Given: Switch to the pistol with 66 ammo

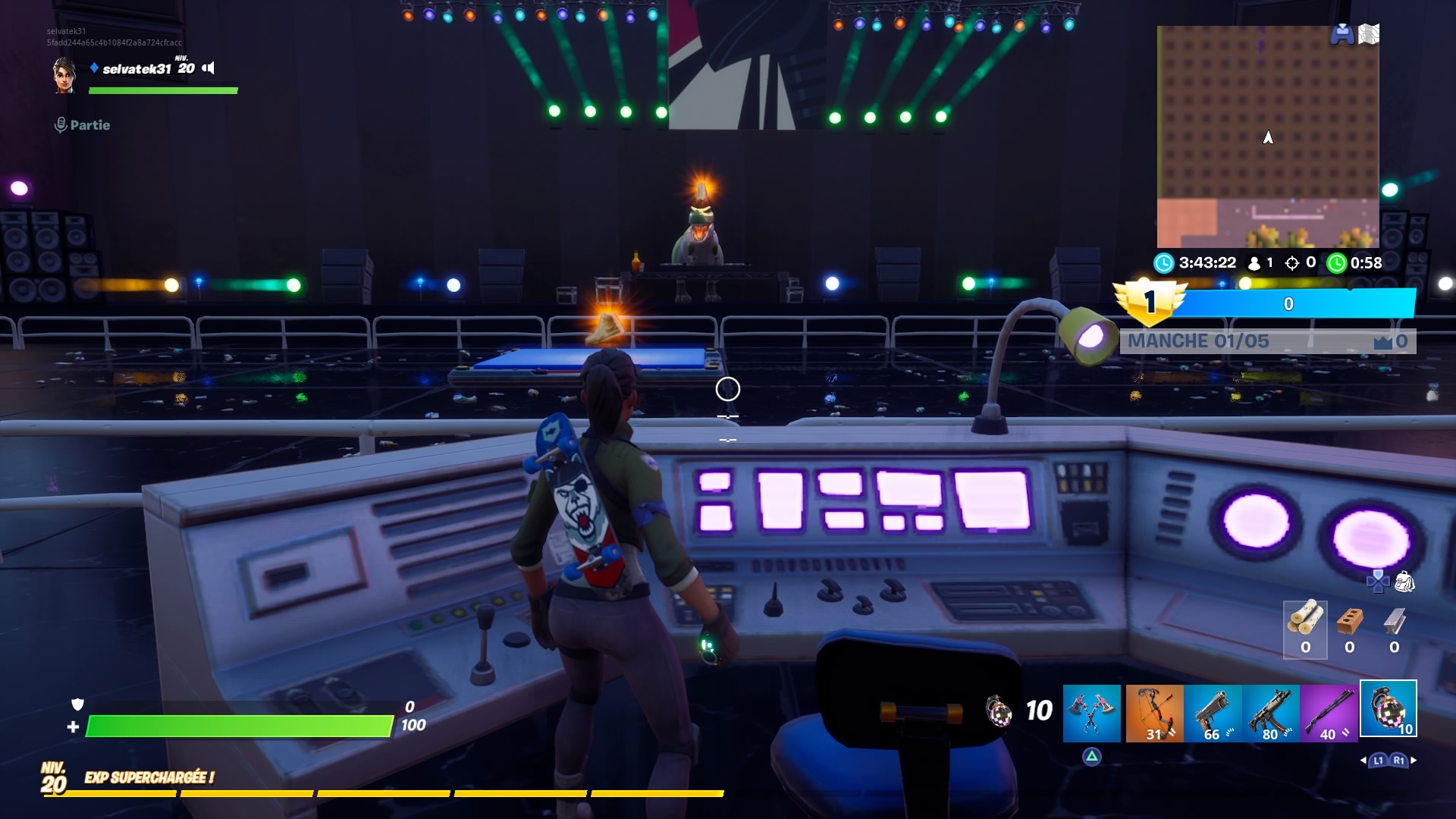Looking at the screenshot, I should coord(1213,711).
